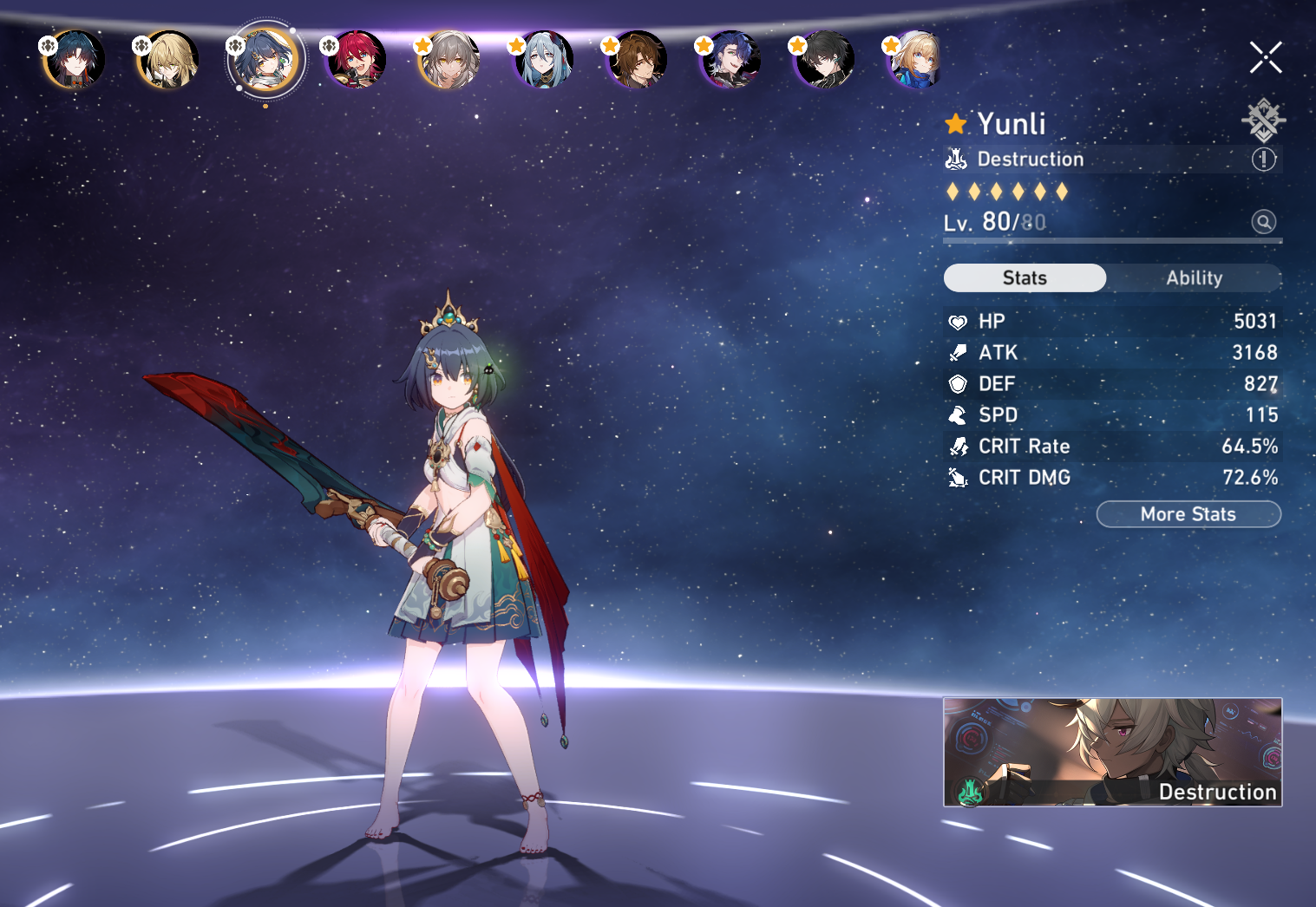Click the ATK stat sword icon
Screen dimensions: 1316x907
pos(958,352)
